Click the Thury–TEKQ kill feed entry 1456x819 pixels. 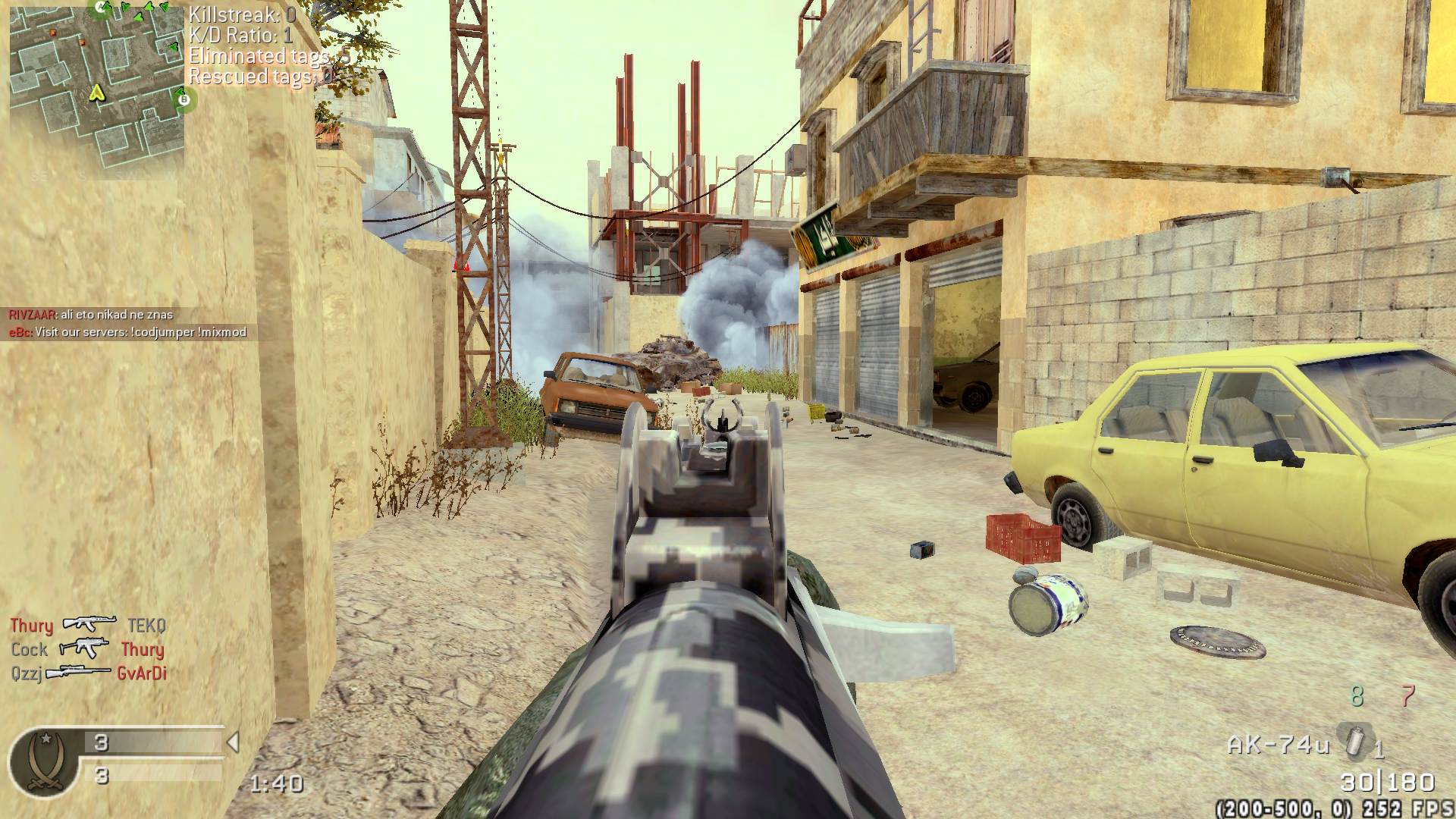(x=87, y=625)
